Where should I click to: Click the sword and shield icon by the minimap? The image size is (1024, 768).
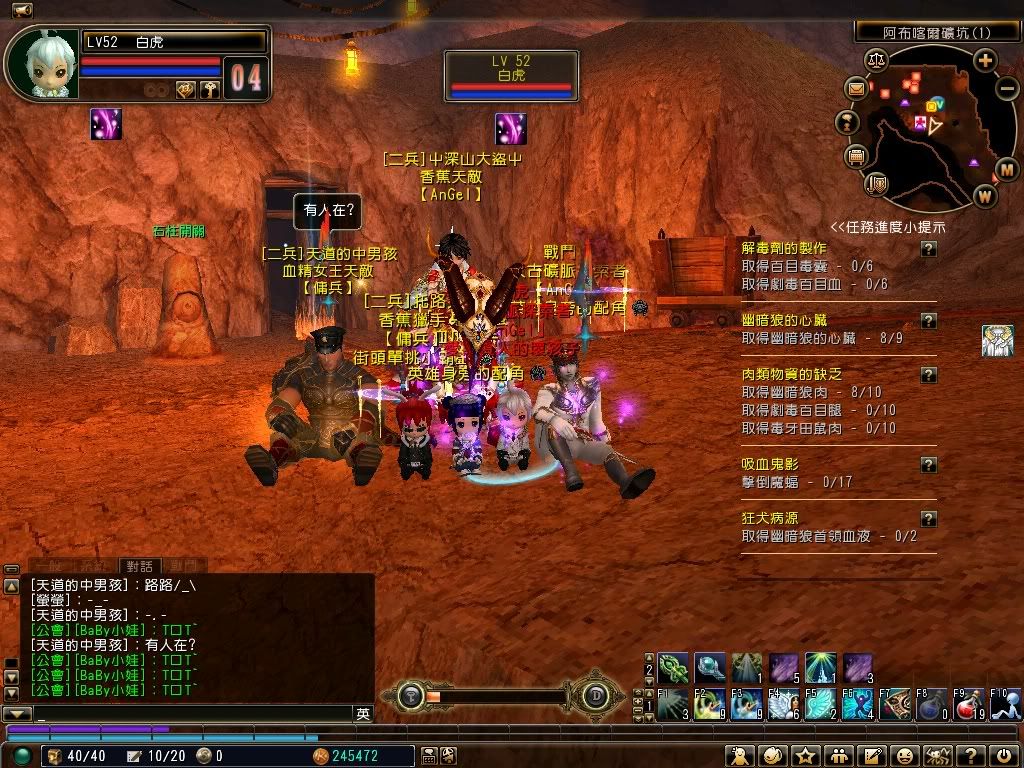click(878, 183)
